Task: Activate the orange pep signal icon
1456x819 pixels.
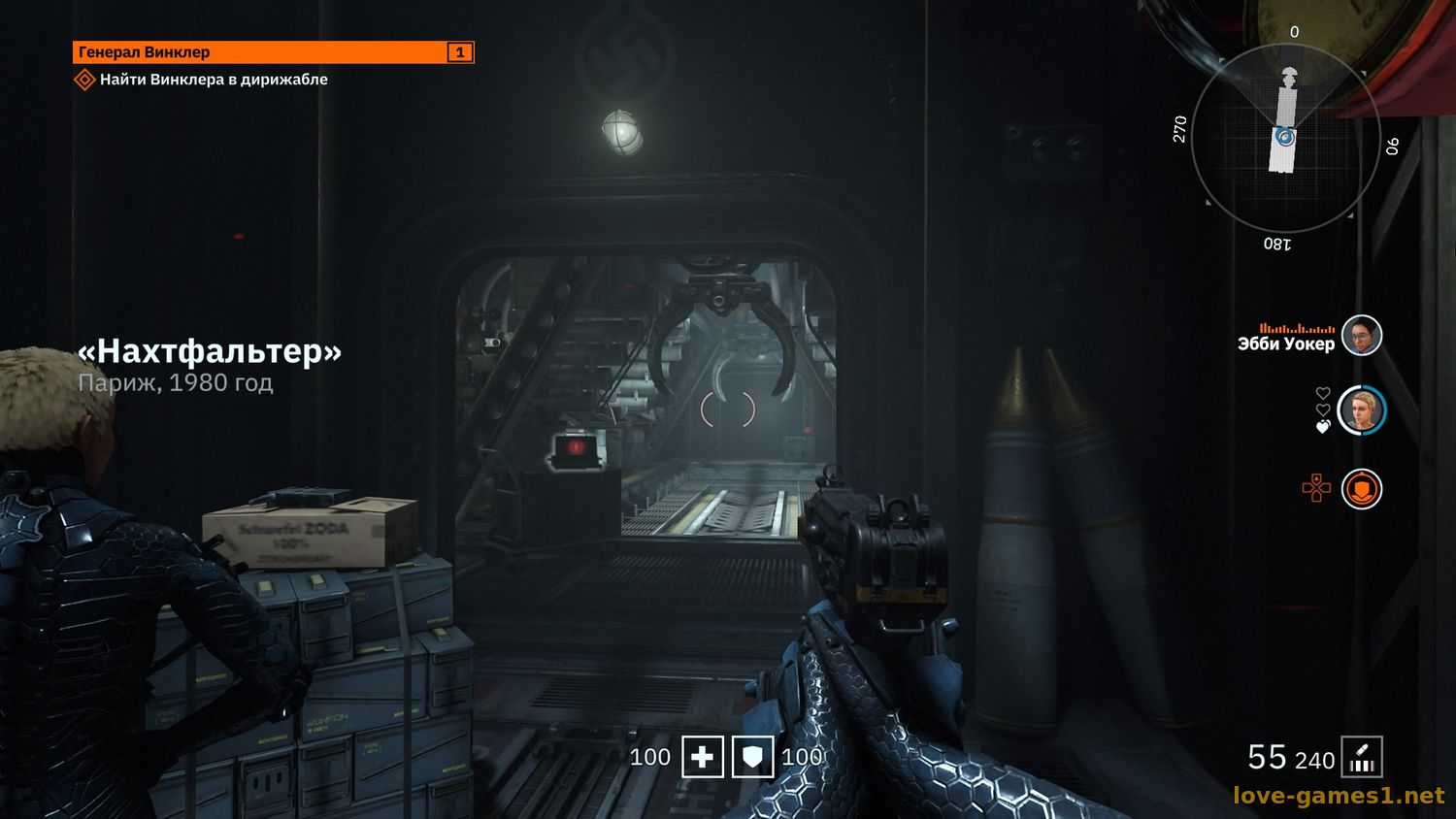Action: (x=1361, y=489)
